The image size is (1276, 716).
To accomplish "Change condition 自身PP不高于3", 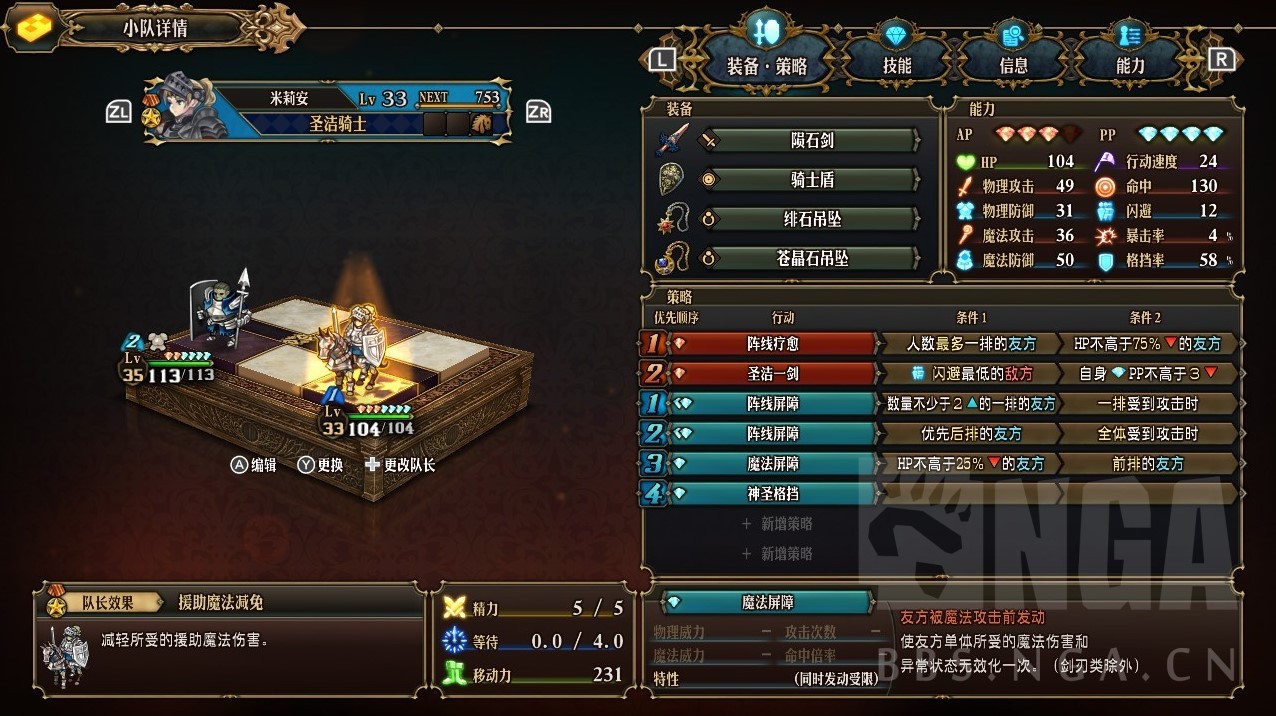I will pyautogui.click(x=1147, y=373).
